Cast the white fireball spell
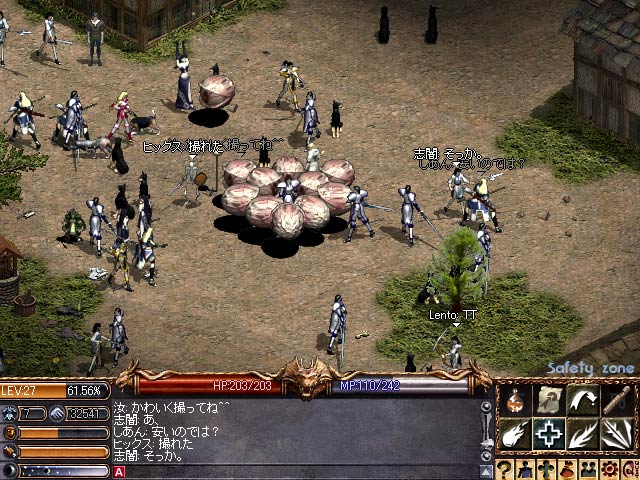This screenshot has width=640, height=480. point(514,435)
